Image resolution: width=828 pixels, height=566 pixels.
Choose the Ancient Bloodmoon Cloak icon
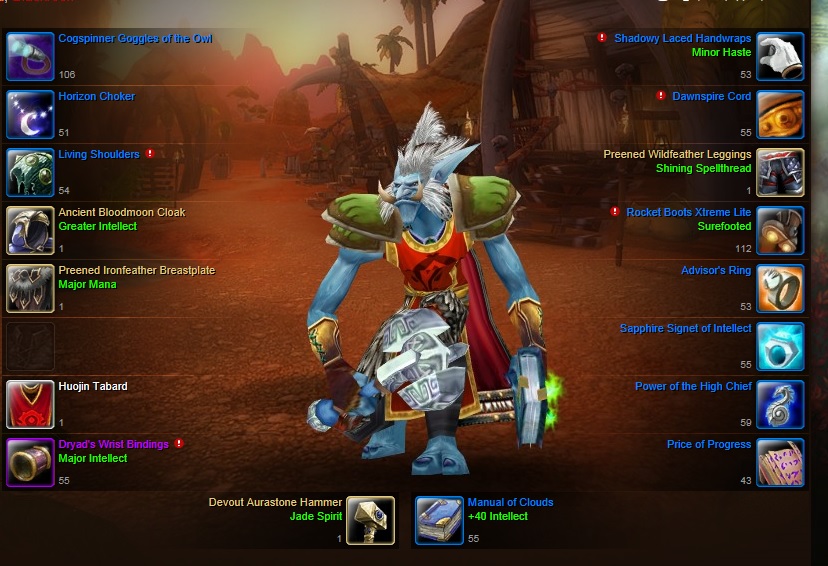click(x=30, y=230)
